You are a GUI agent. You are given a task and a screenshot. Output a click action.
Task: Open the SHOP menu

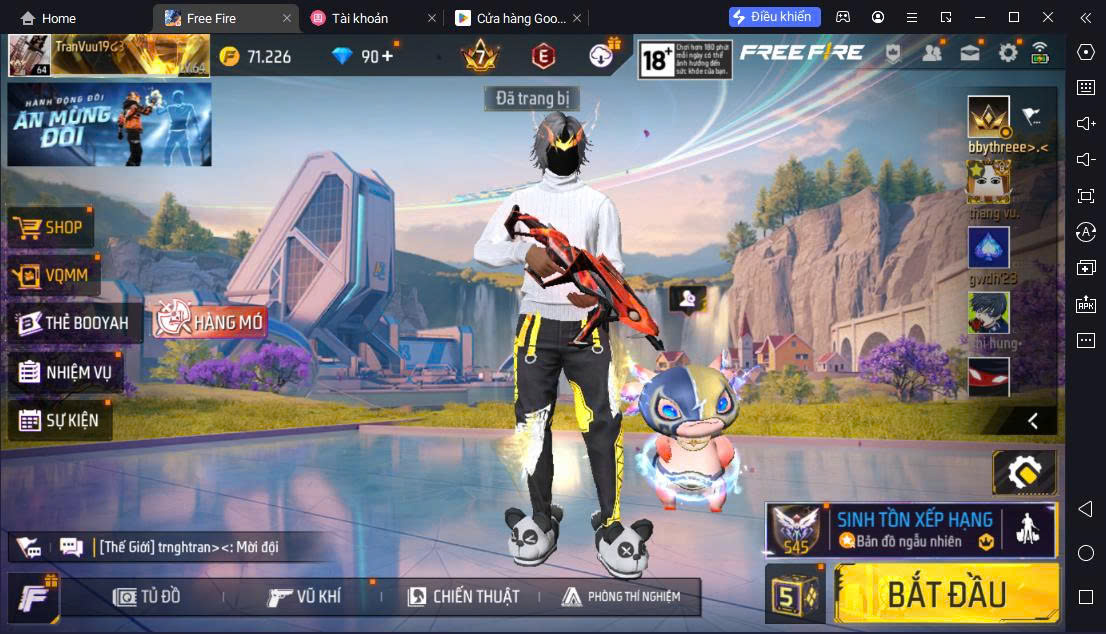(50, 227)
